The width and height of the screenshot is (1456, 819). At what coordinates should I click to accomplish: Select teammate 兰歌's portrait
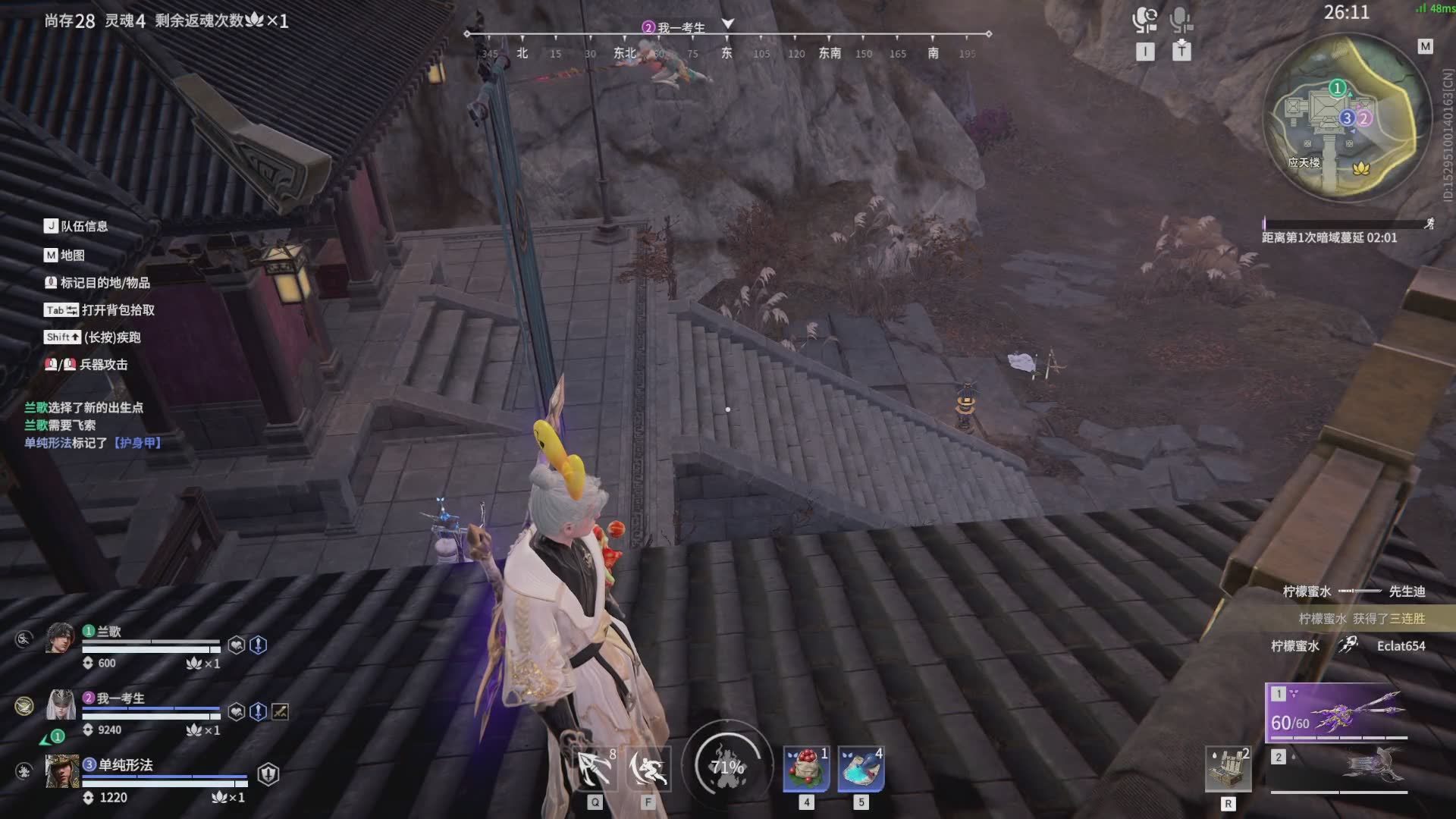point(60,639)
